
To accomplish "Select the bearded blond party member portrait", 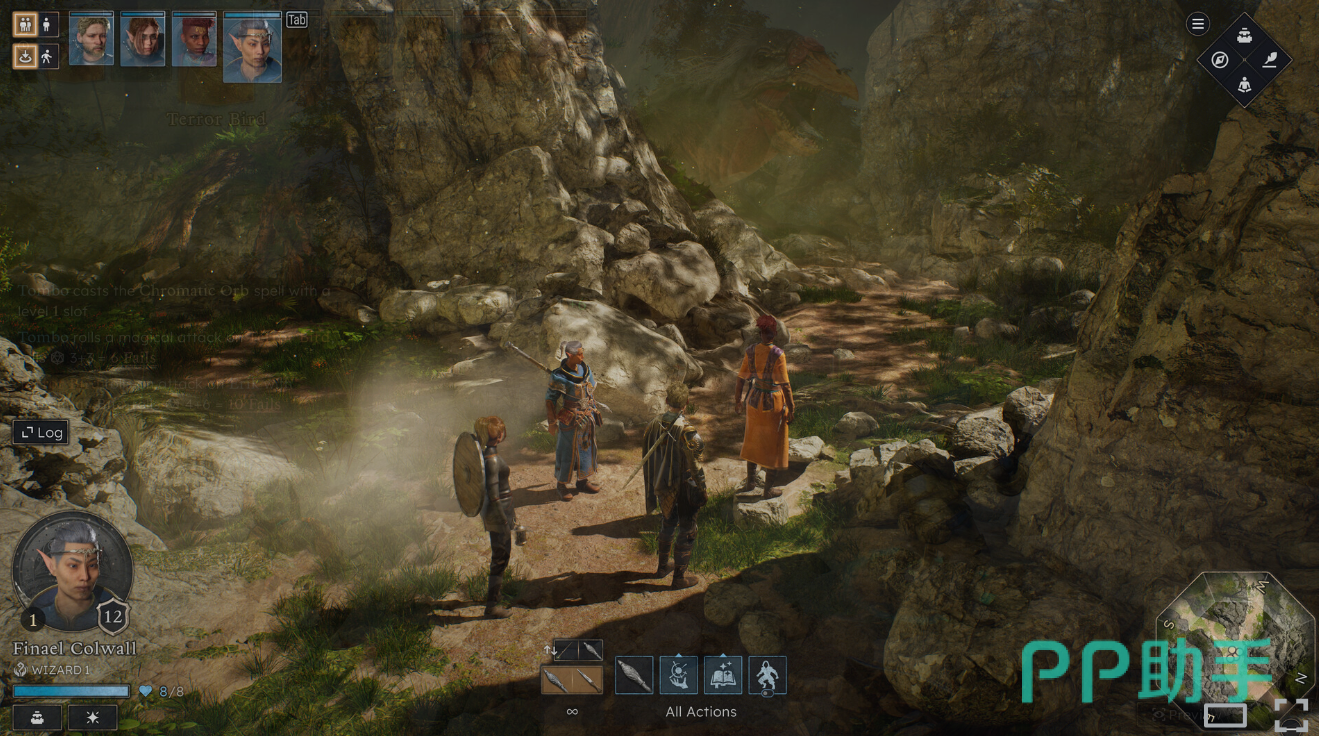I will 91,40.
